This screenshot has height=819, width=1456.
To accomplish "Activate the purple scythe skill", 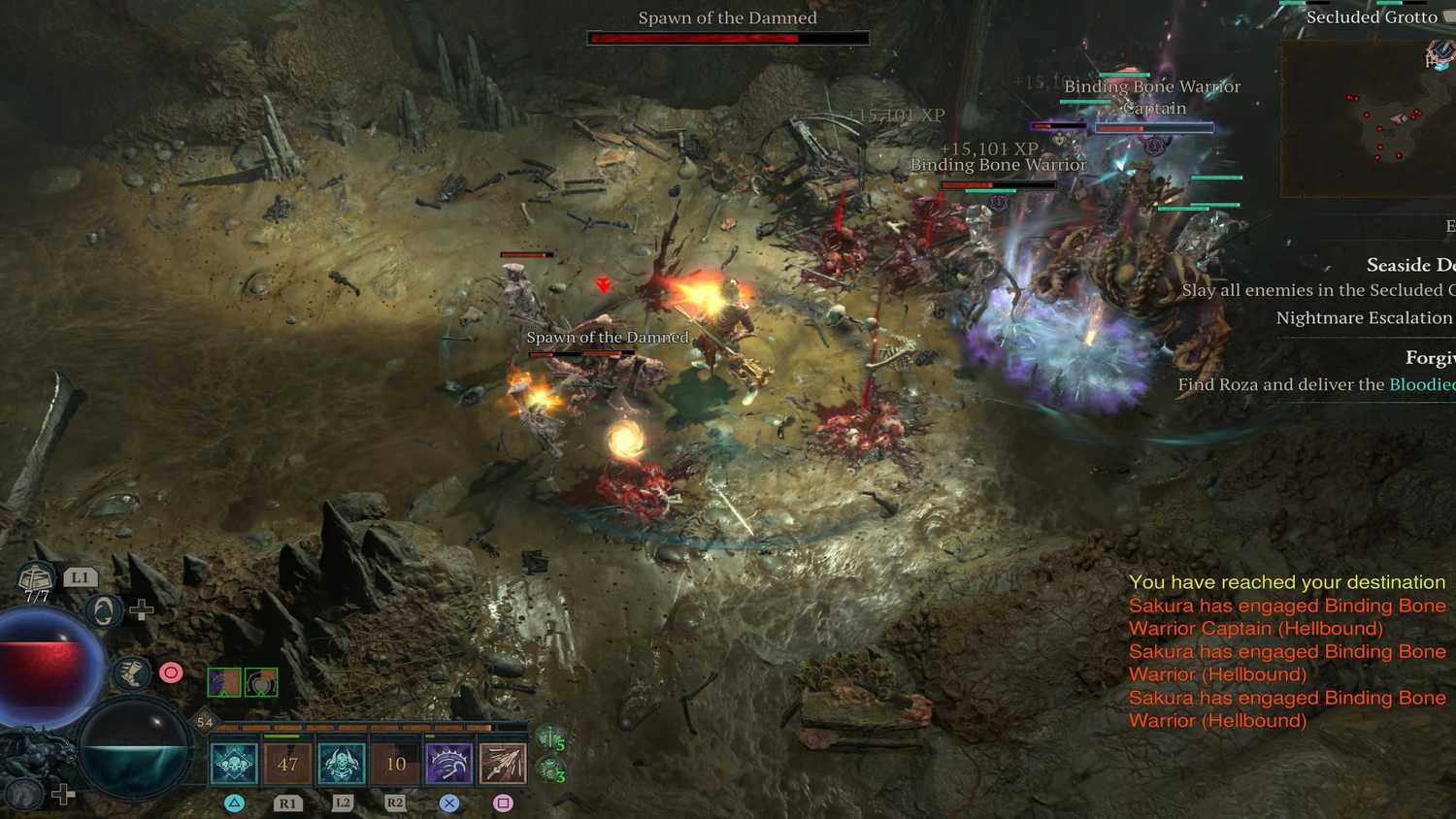I will pyautogui.click(x=448, y=764).
